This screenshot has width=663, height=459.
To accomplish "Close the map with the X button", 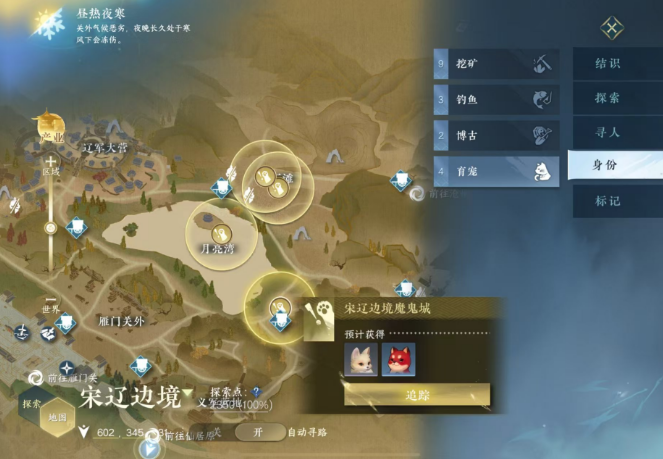I will click(612, 28).
